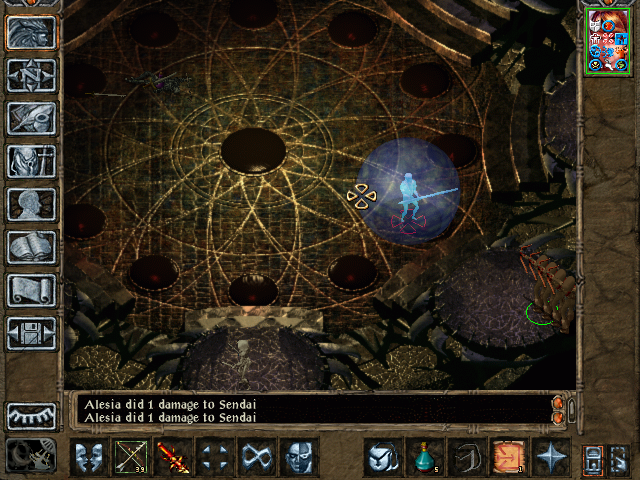Equip the bow weapon slot

tap(131, 457)
